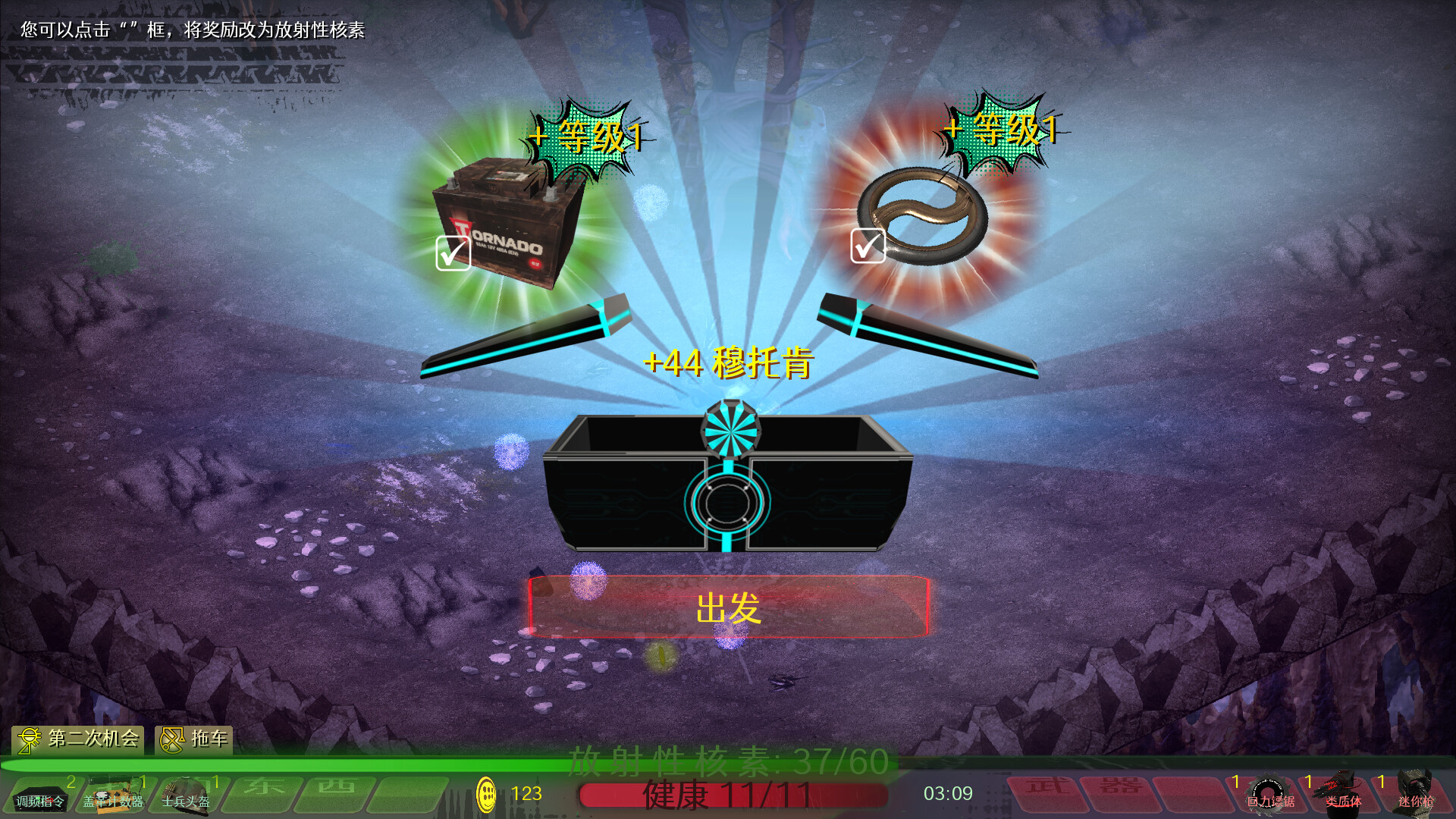Click the gold coin currency icon
Screen dimensions: 1456x819
486,794
